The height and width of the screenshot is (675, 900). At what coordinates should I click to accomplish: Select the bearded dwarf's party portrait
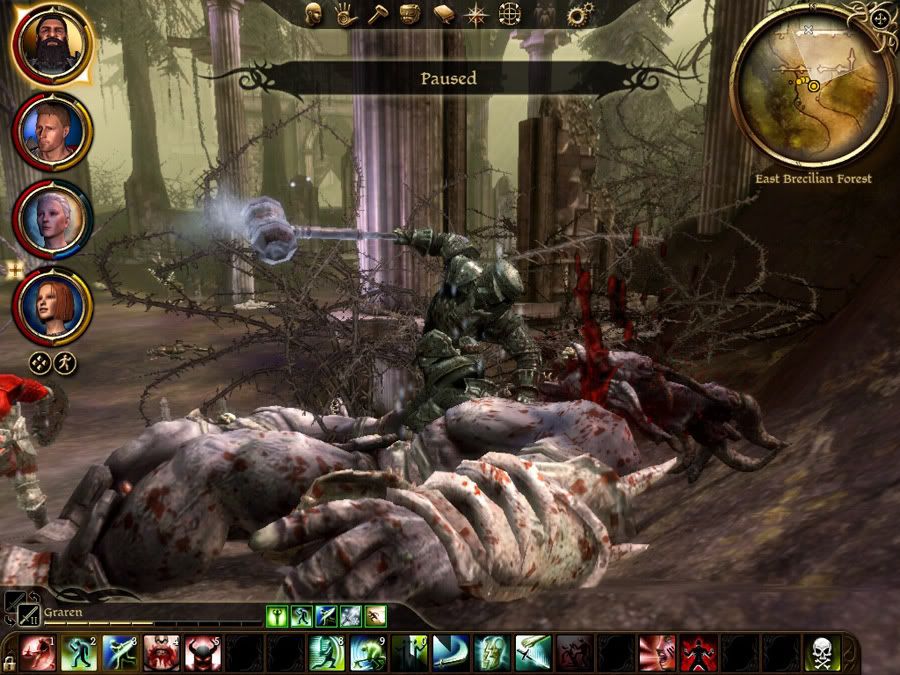click(50, 43)
